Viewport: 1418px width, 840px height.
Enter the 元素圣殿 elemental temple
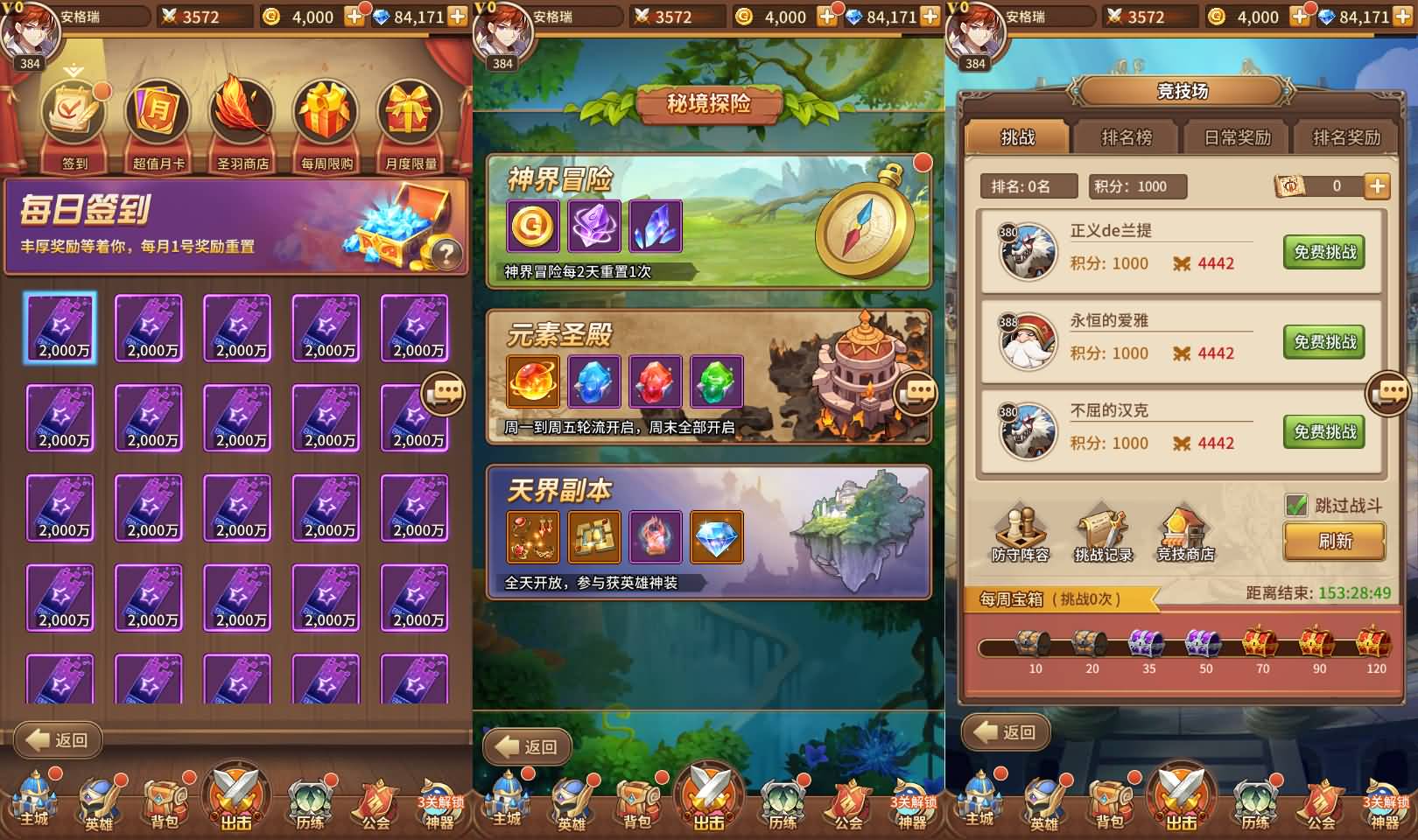(x=709, y=377)
